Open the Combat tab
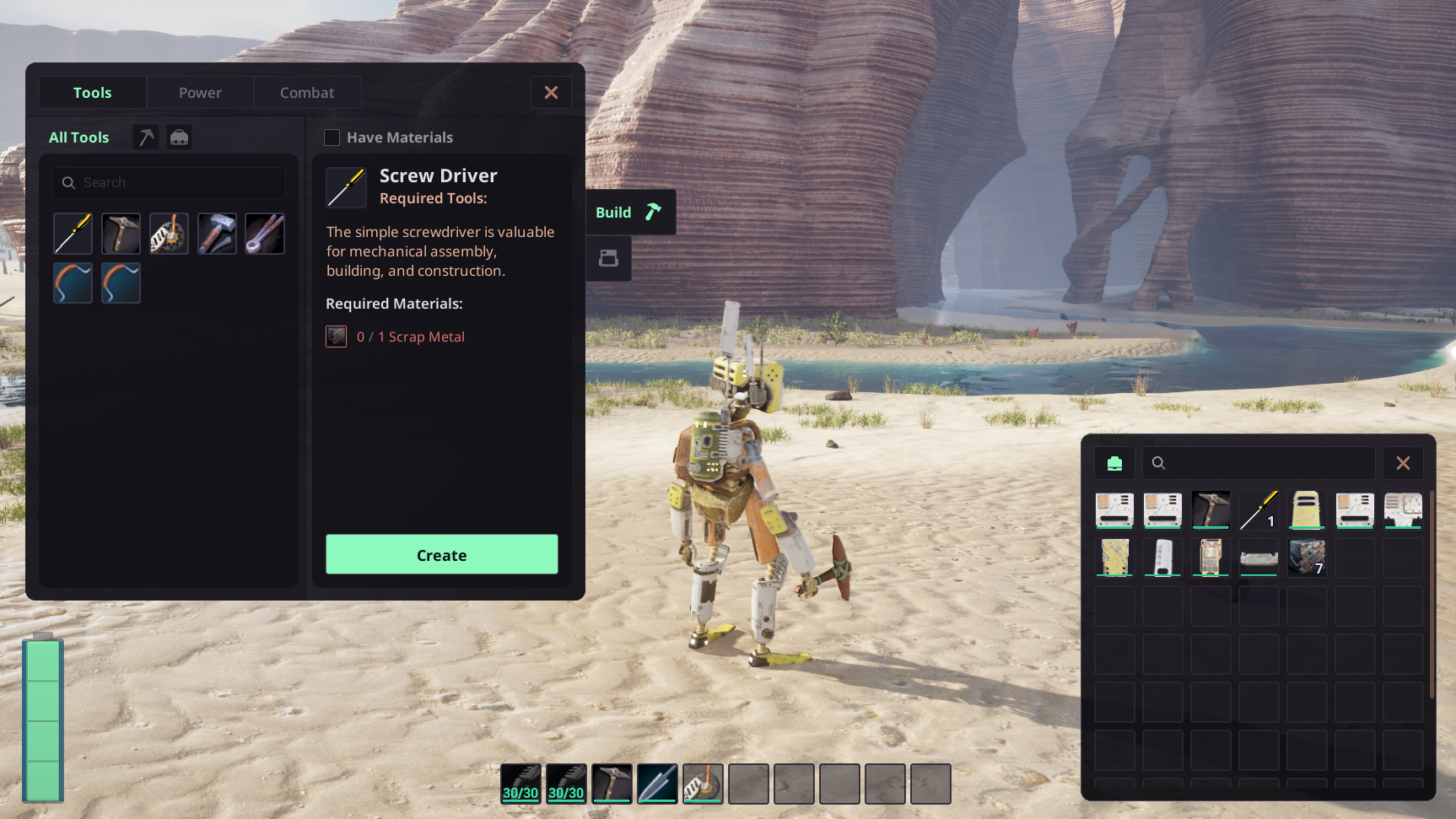The image size is (1456, 819). (307, 93)
